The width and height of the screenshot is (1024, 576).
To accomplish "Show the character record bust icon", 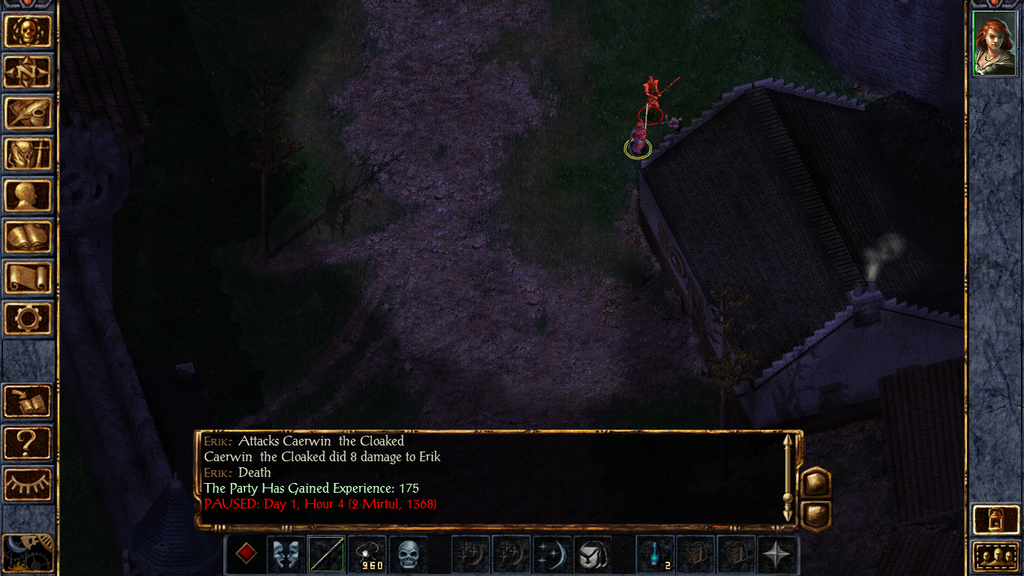I will 28,195.
